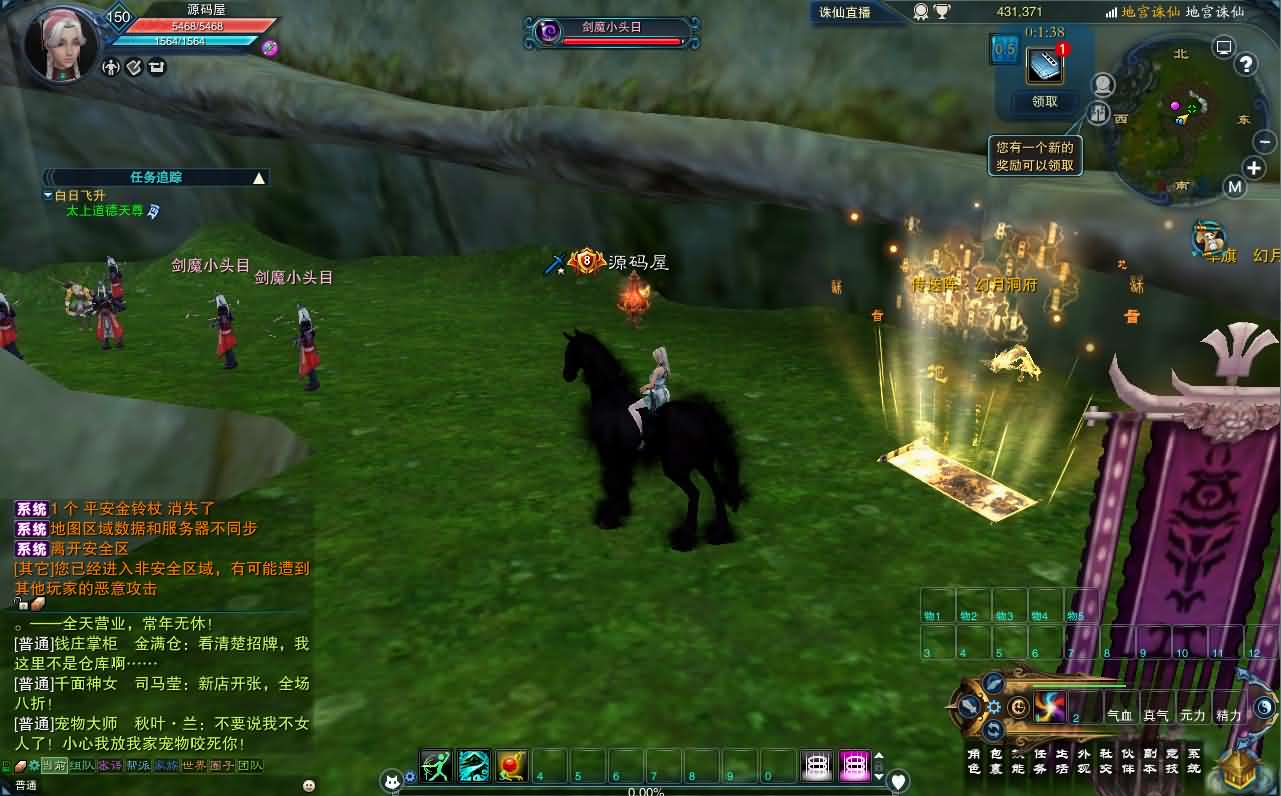Viewport: 1281px width, 796px height.
Task: Zoom in the minimap with the plus button
Action: pos(1254,168)
